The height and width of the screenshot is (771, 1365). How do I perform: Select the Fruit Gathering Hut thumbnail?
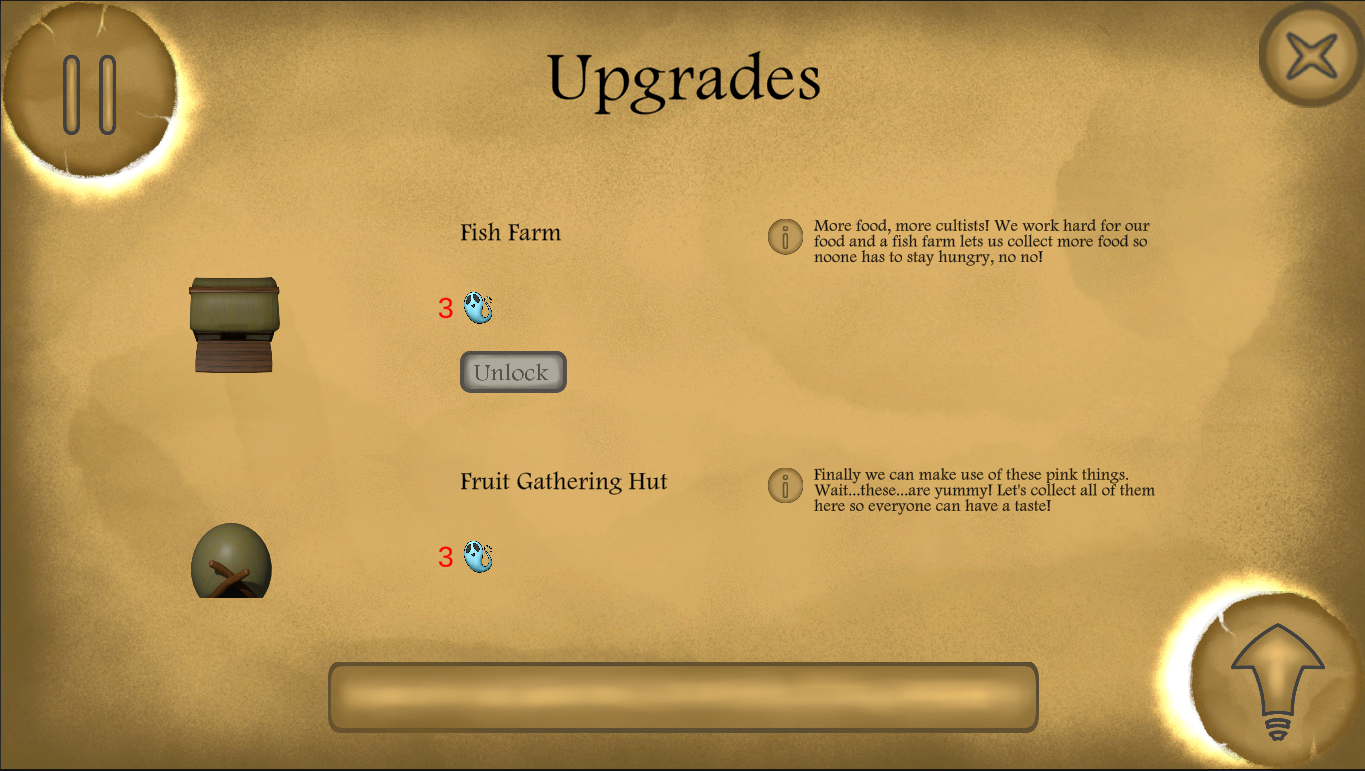[x=231, y=561]
